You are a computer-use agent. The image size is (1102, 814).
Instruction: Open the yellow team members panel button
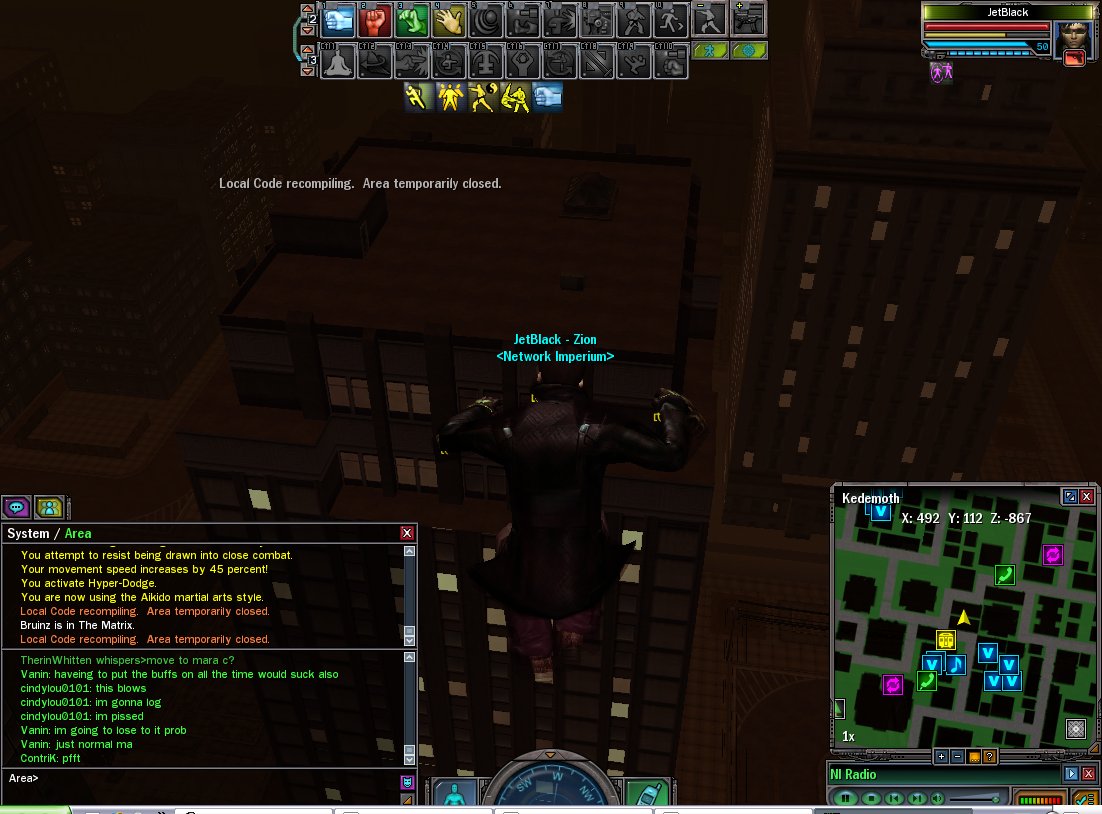point(48,507)
